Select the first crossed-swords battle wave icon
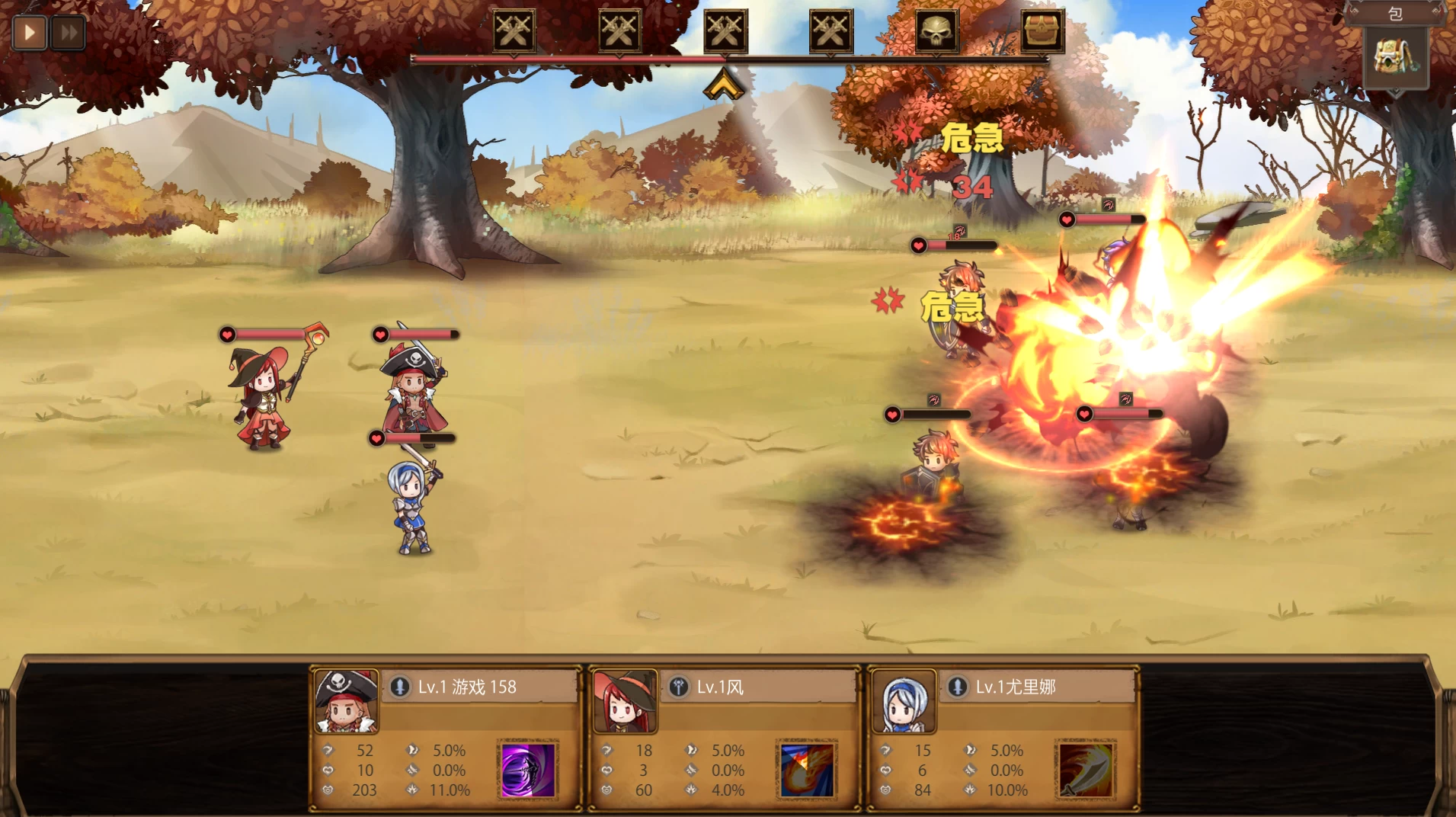Viewport: 1456px width, 817px height. [x=514, y=30]
